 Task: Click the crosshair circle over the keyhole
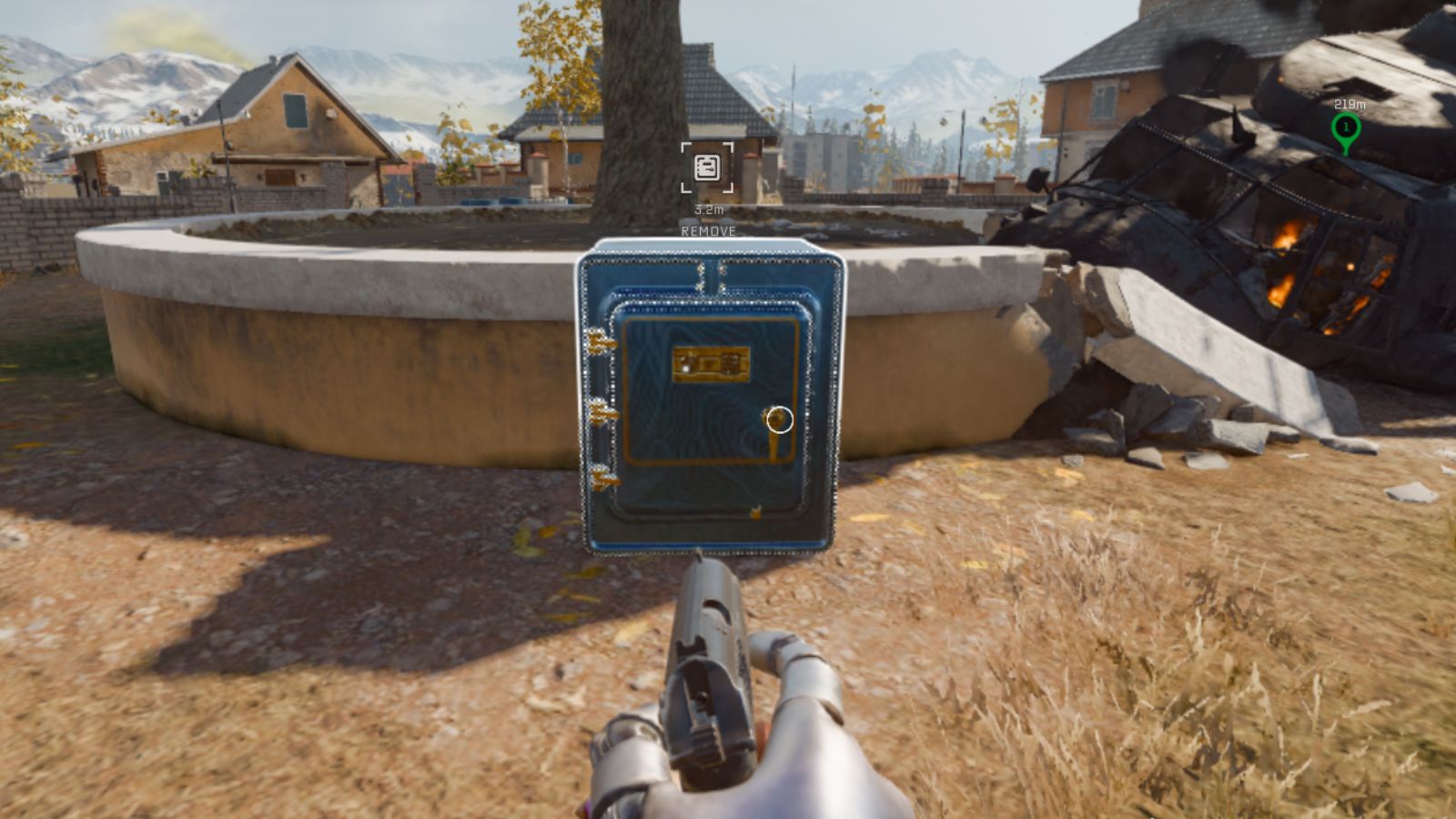click(781, 420)
